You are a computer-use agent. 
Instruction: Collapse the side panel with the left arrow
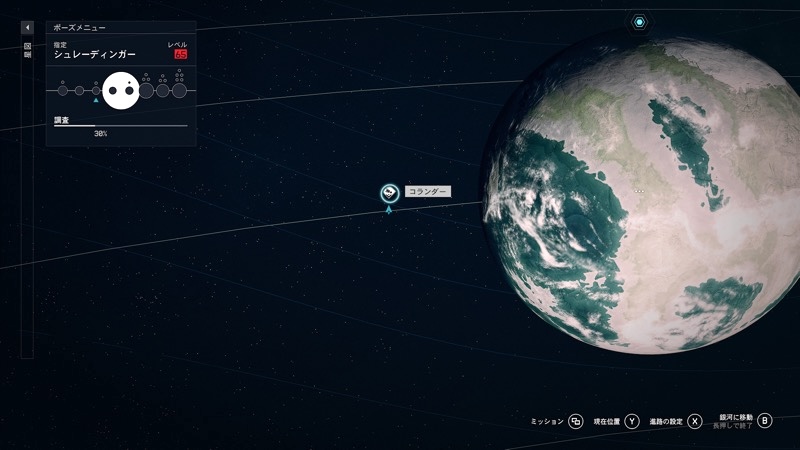pyautogui.click(x=27, y=28)
